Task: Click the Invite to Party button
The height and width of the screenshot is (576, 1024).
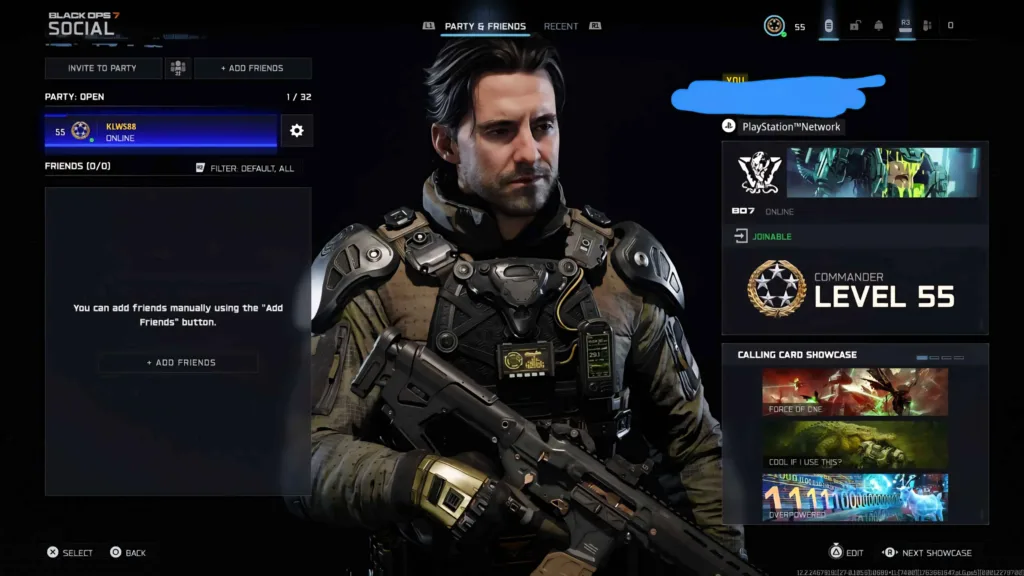Action: (103, 68)
